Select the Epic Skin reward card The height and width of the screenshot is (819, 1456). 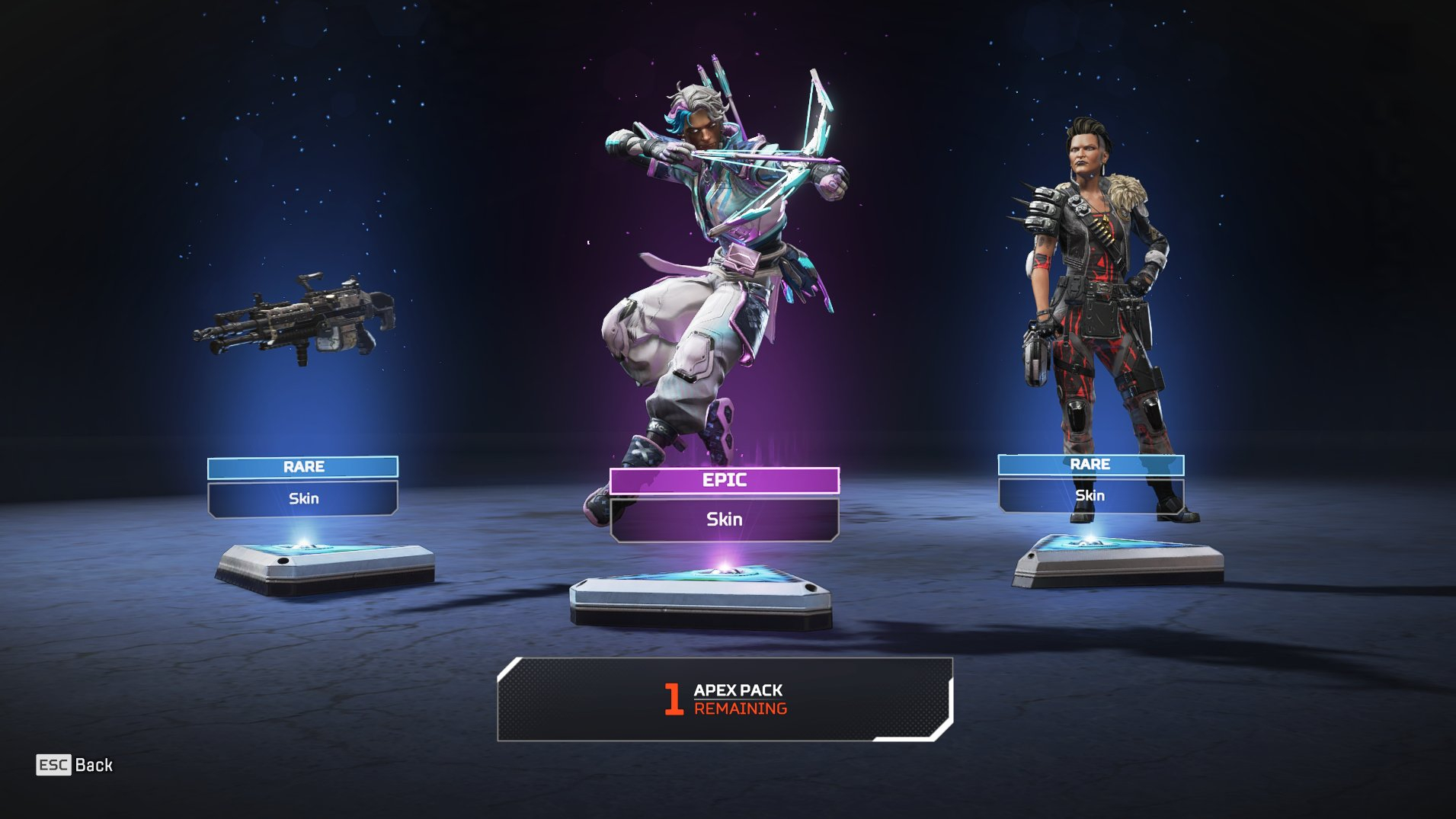point(724,504)
